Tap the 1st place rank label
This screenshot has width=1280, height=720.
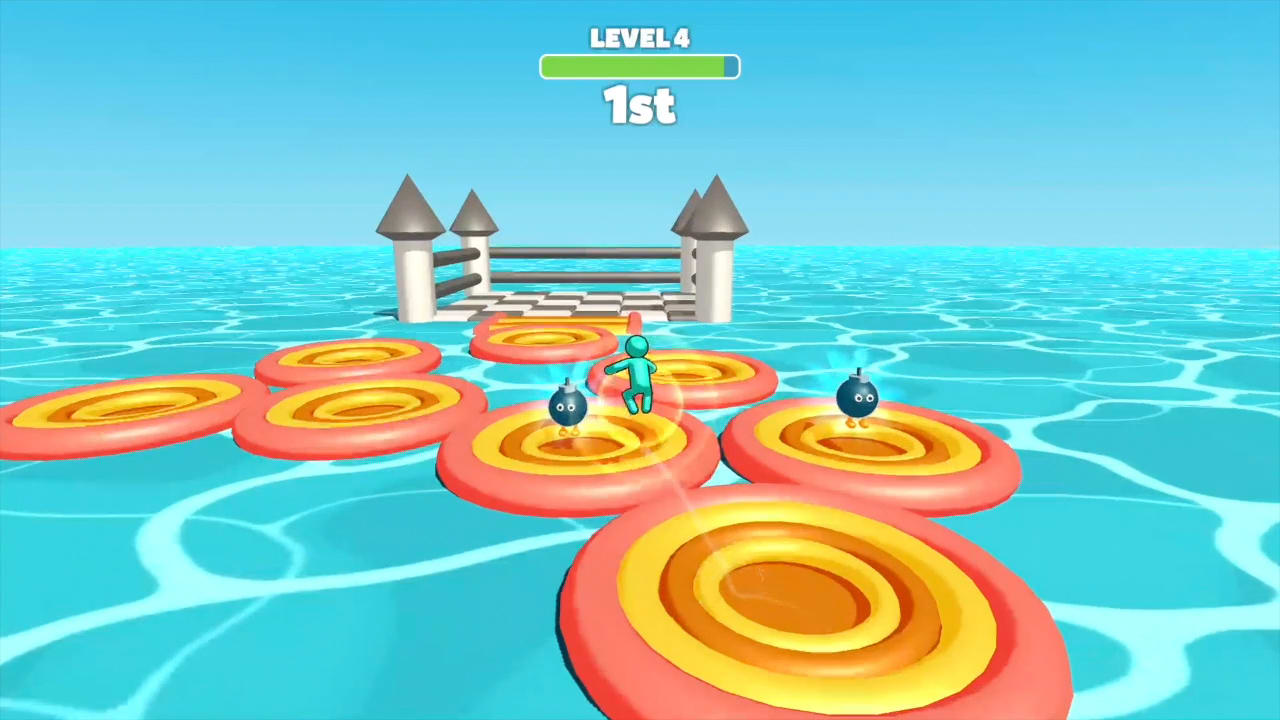pos(639,107)
